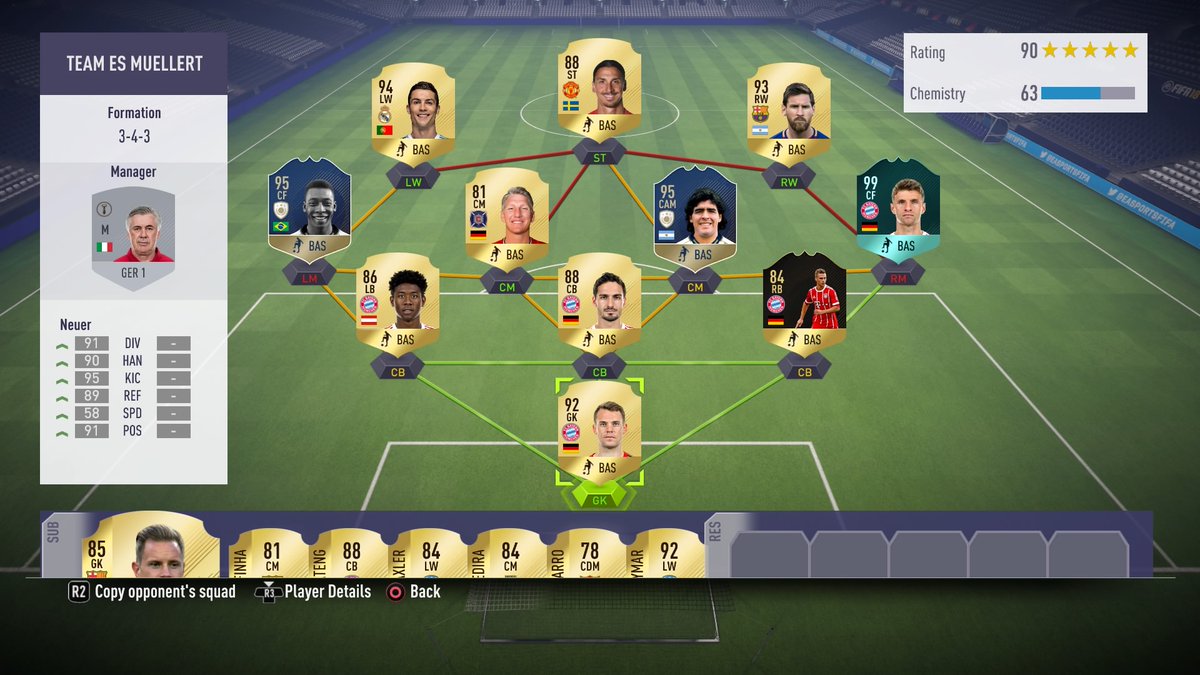
Task: Select the 78 CDM substitute card
Action: [x=590, y=554]
